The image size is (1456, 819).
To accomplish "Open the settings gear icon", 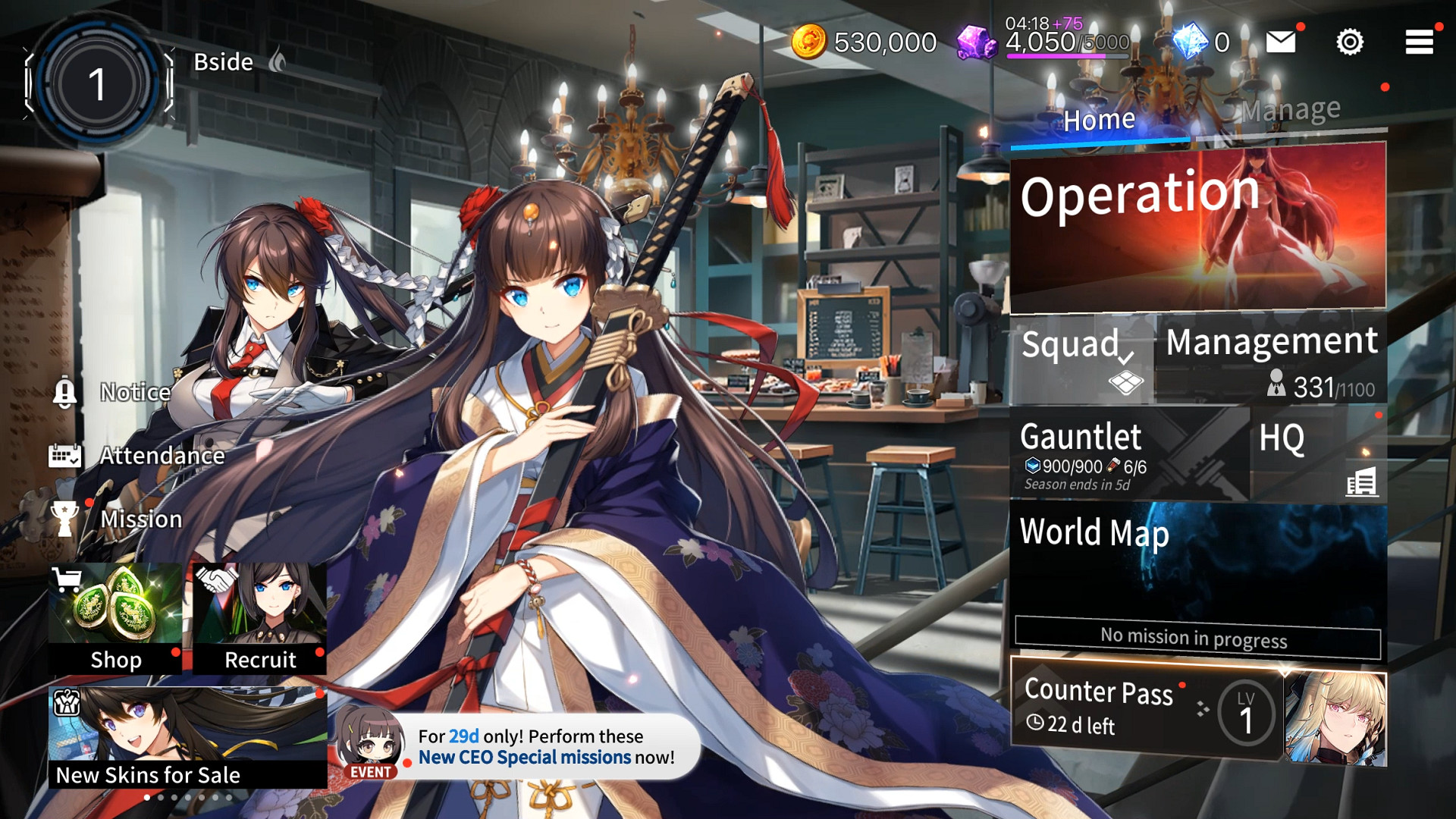I will point(1349,43).
